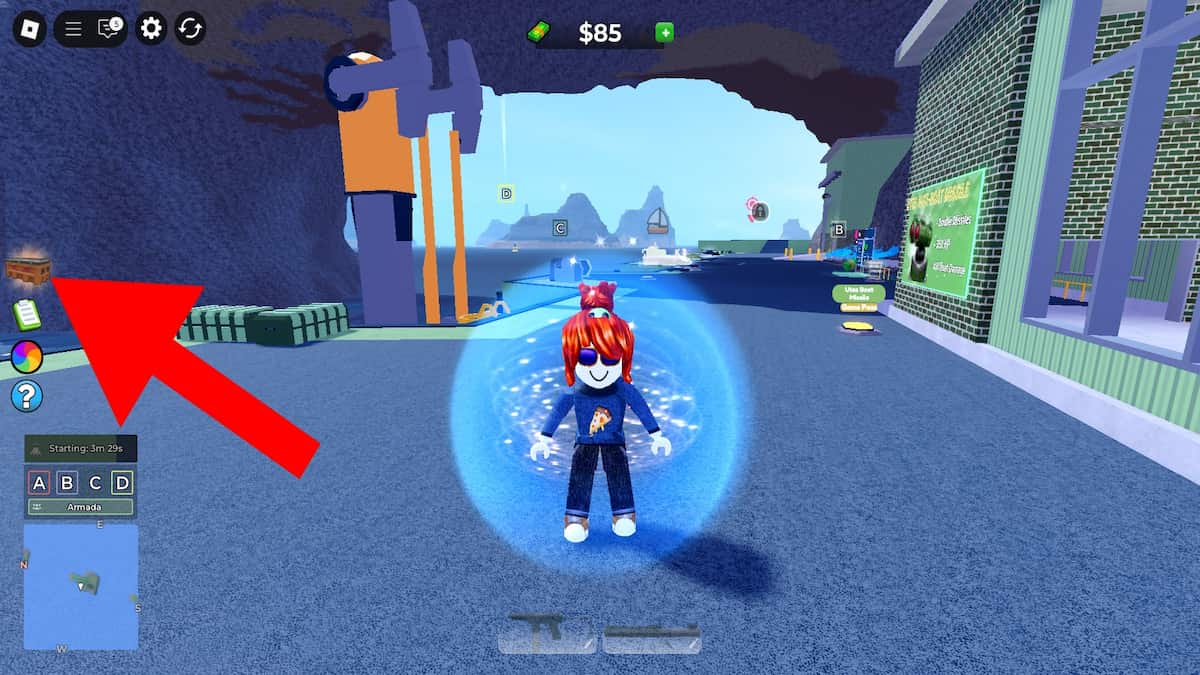Equip the rocket launcher hotbar slot
Viewport: 1200px width, 675px height.
pos(651,632)
